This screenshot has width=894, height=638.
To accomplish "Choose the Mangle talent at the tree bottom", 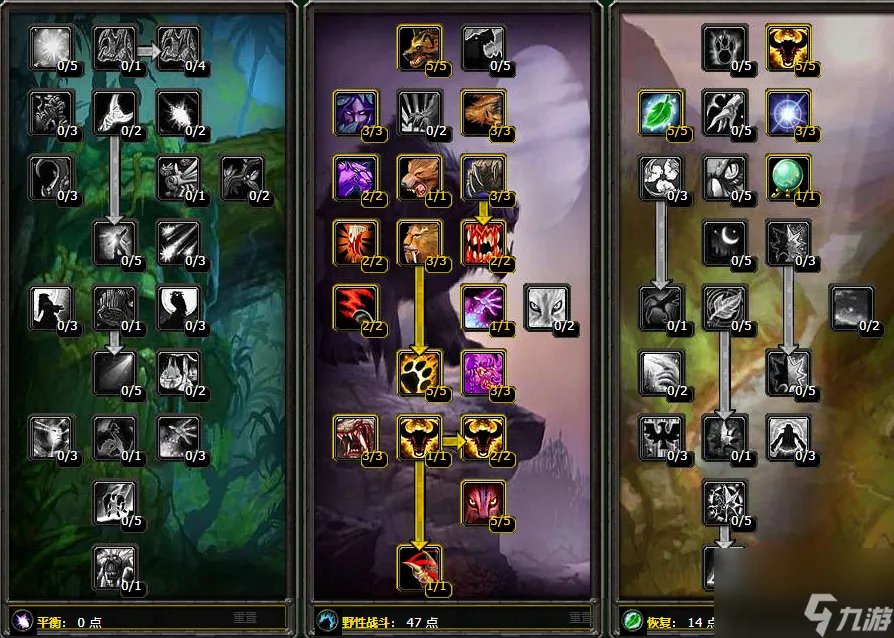I will pos(418,565).
